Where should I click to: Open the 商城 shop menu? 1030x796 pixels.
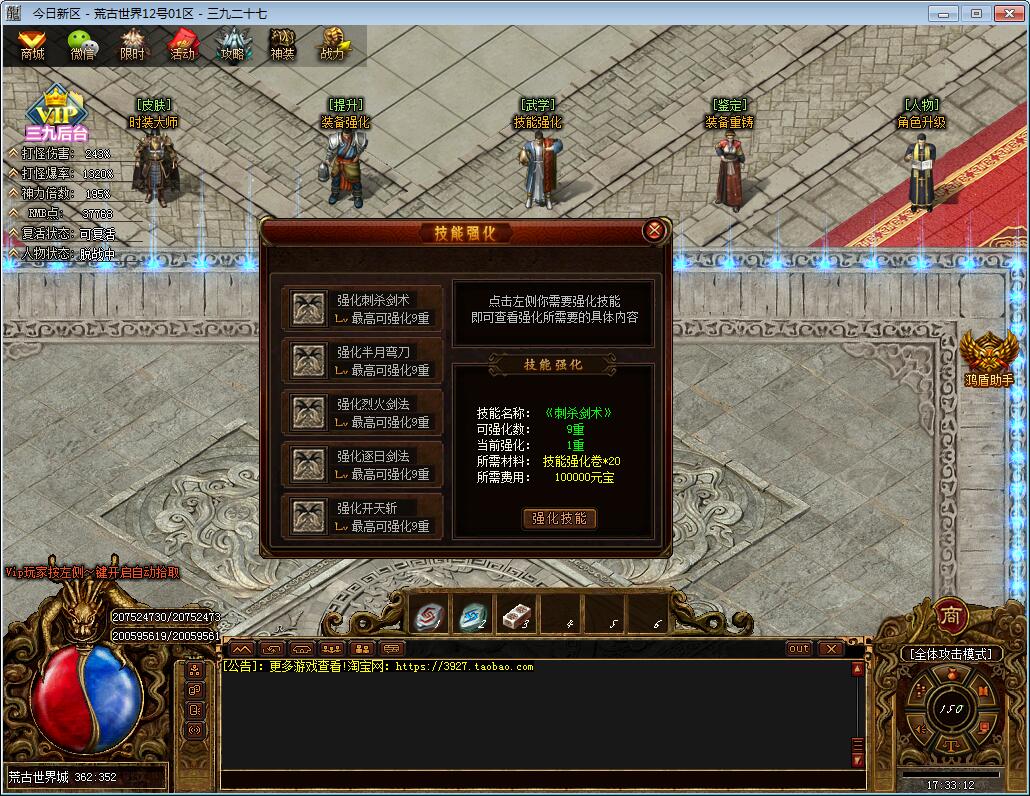(33, 45)
